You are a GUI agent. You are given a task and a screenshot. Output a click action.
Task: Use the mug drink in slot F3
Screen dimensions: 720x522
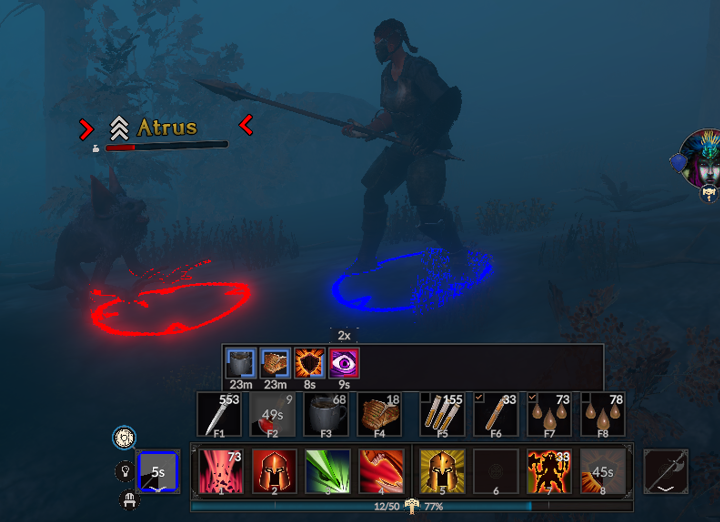pyautogui.click(x=324, y=415)
